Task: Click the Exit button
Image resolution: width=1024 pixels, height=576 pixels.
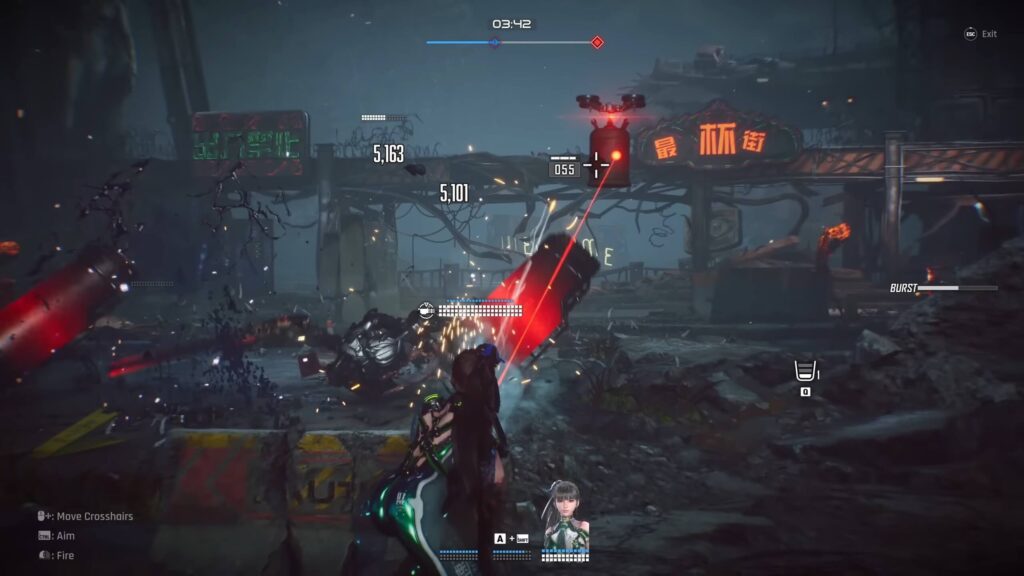Action: [x=980, y=34]
